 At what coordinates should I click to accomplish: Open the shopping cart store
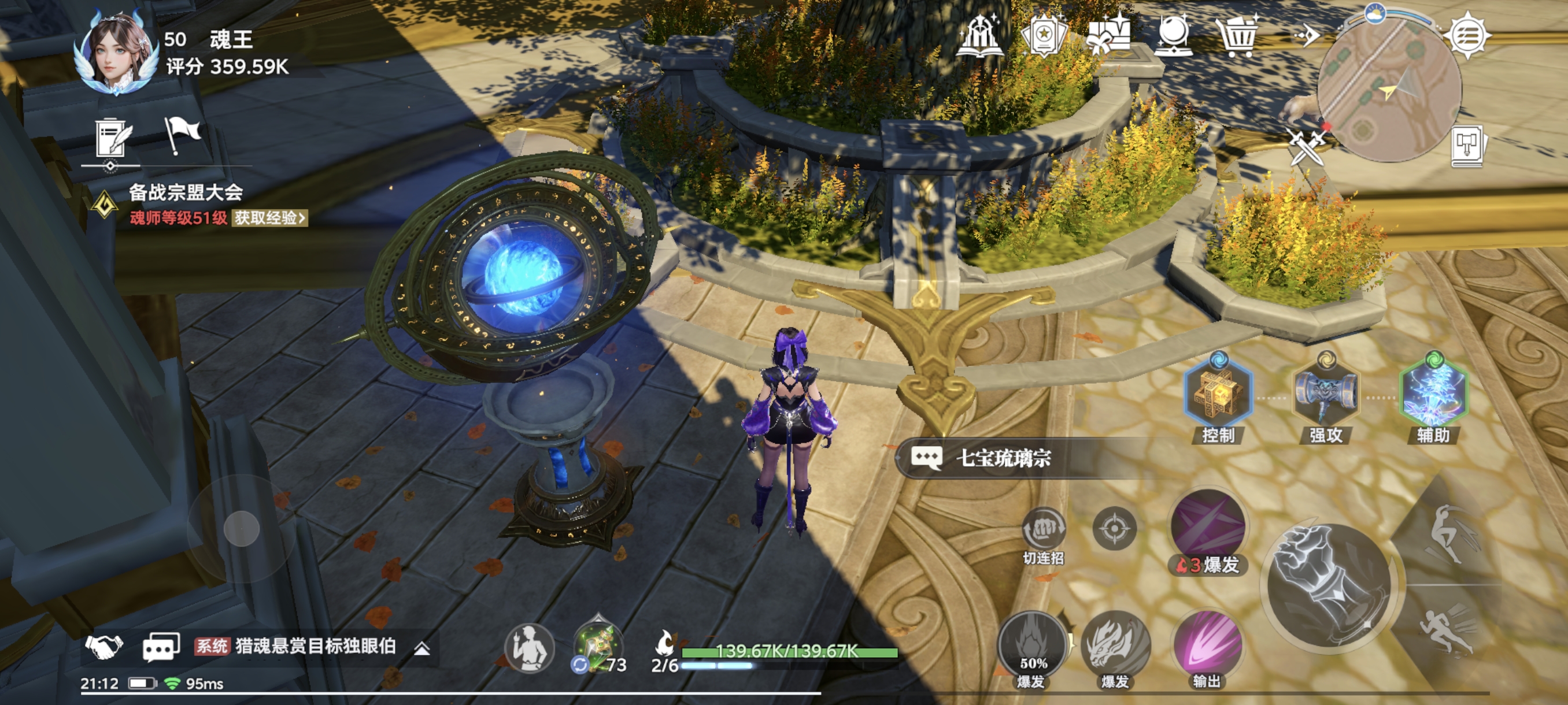tap(1236, 36)
